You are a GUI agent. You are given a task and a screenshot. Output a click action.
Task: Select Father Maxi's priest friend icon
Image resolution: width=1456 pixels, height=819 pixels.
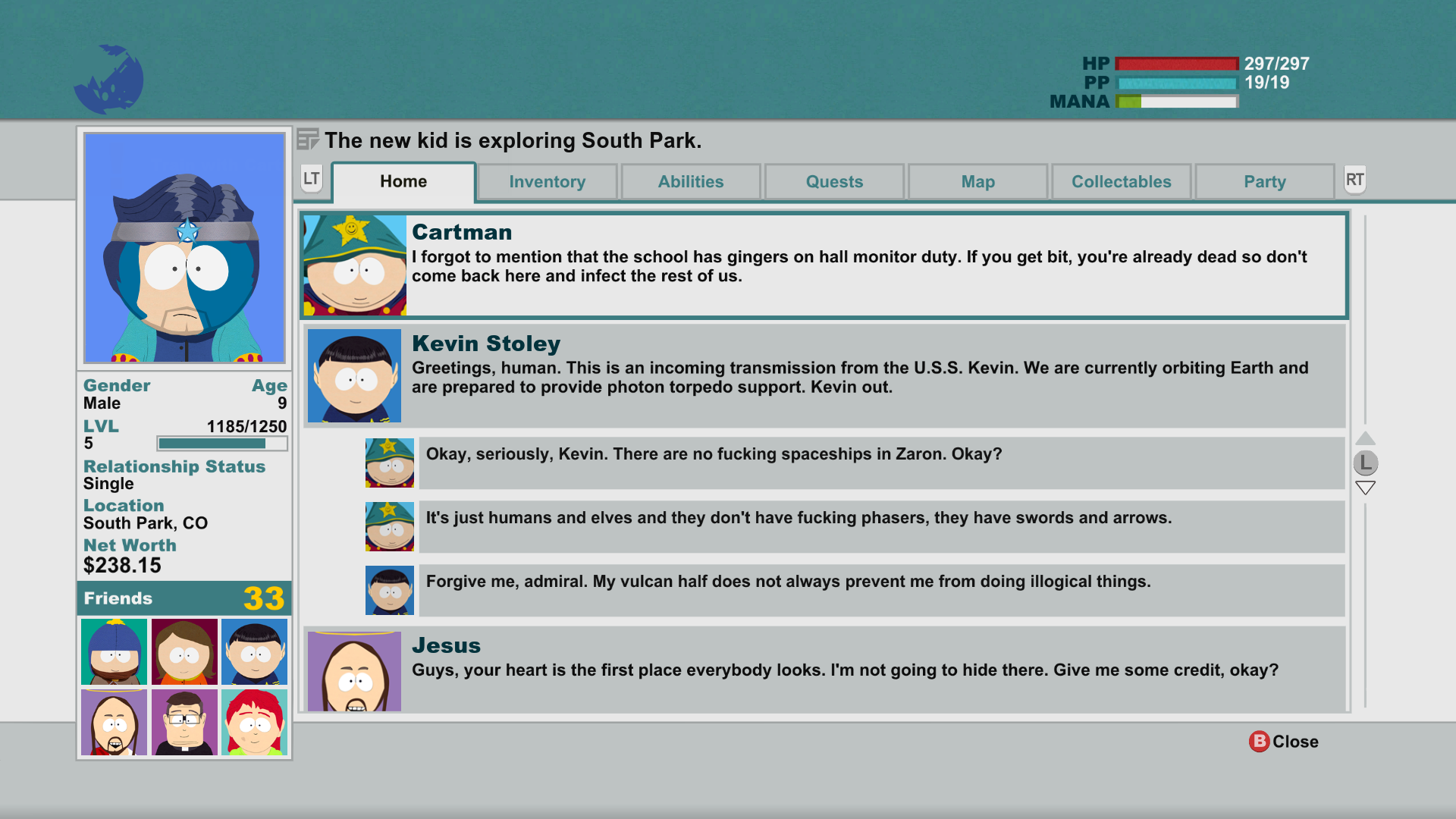click(184, 722)
